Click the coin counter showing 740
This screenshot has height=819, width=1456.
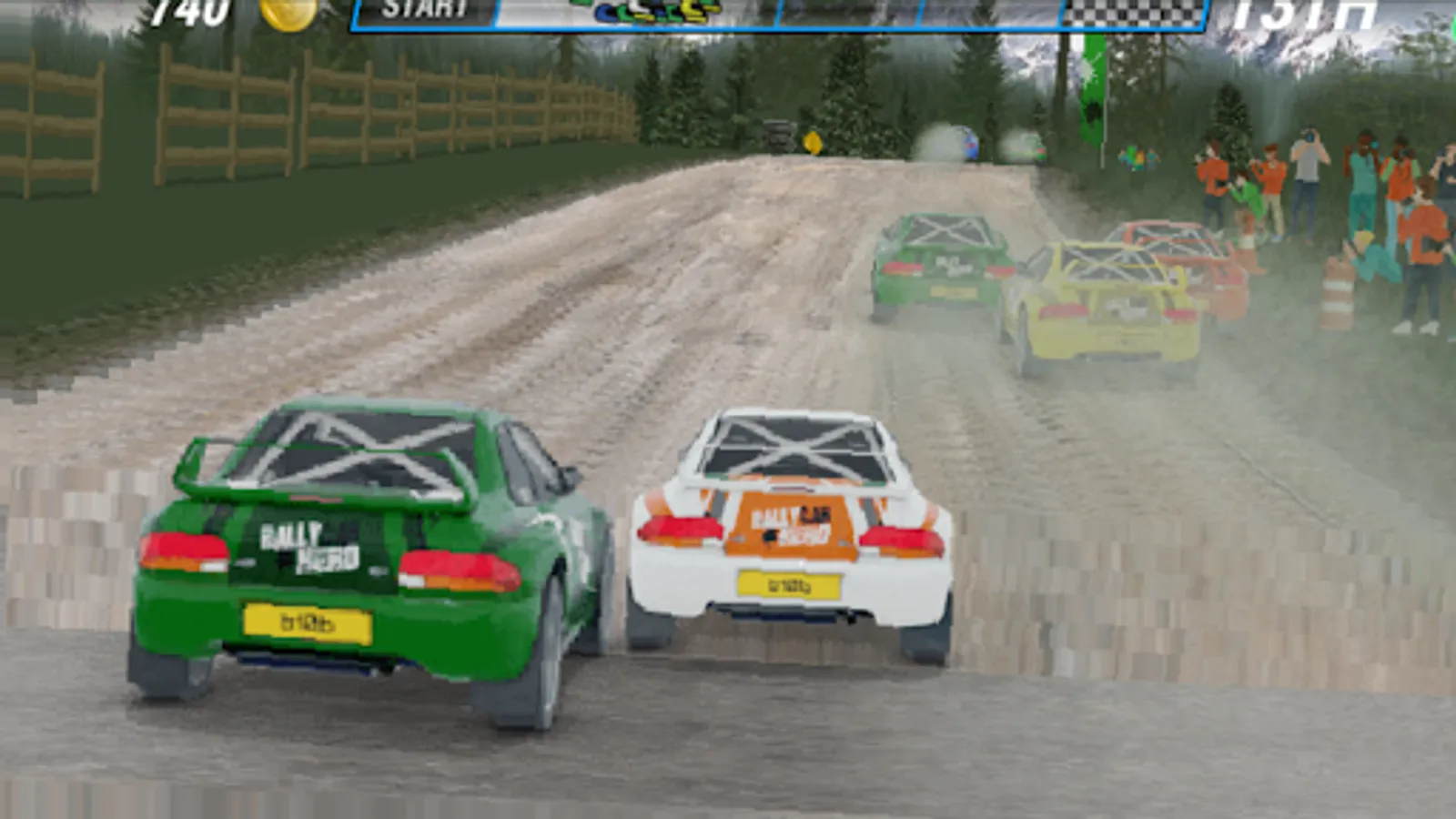point(191,13)
